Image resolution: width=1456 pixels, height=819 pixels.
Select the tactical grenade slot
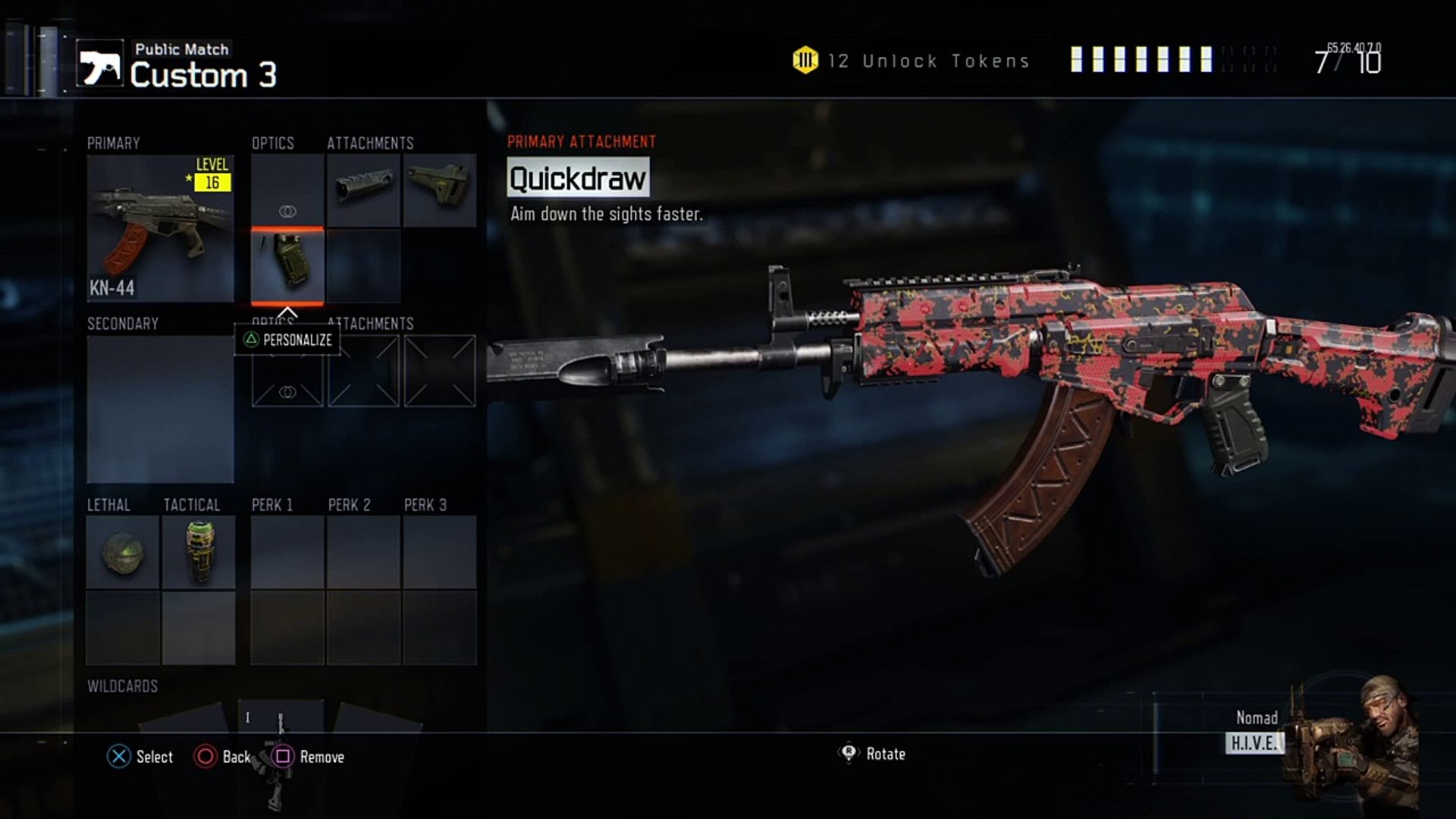point(199,552)
